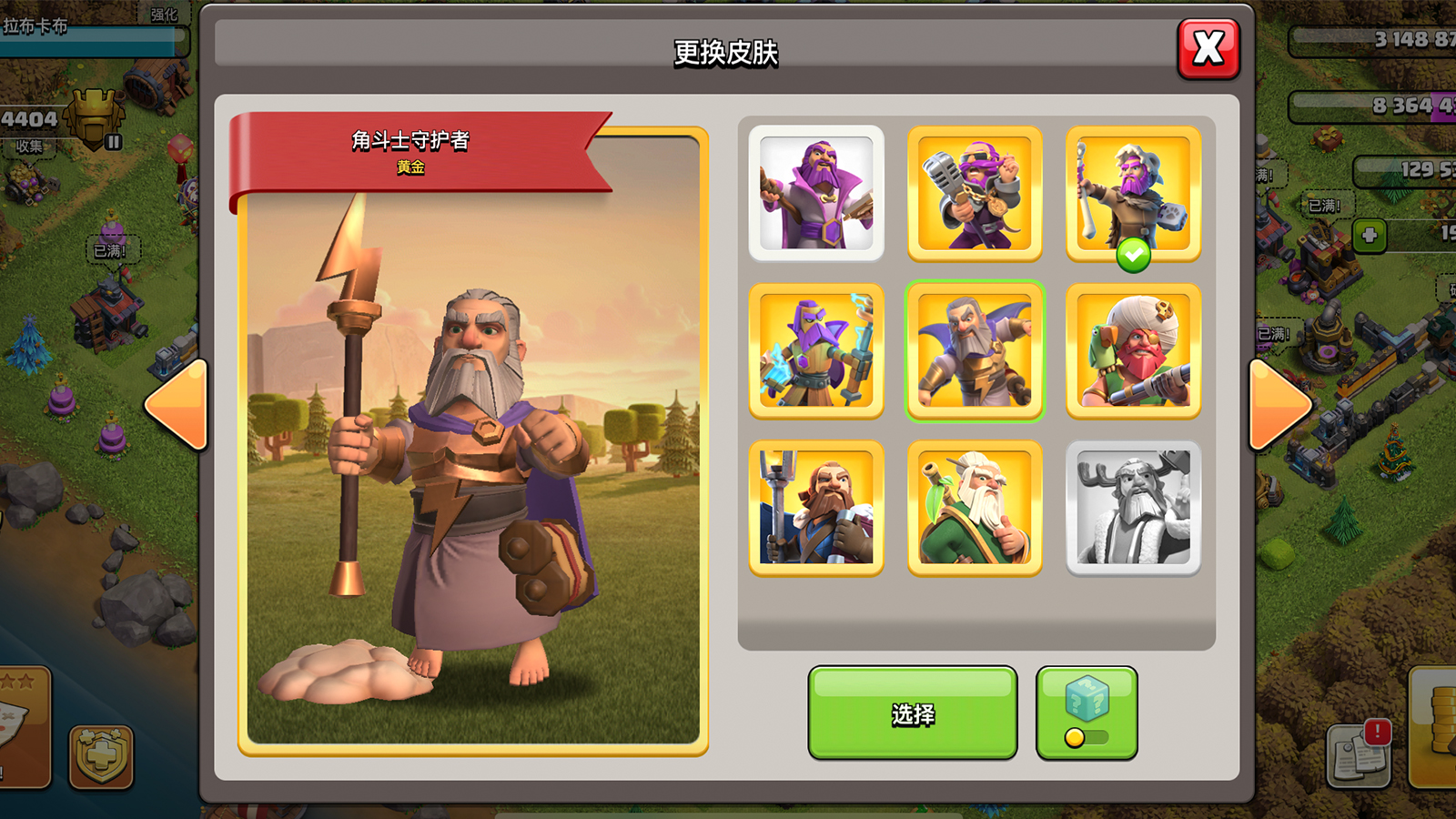Choose the turban pirate Warden skin with parrot
Screen dimensions: 1456x819
pos(1133,350)
